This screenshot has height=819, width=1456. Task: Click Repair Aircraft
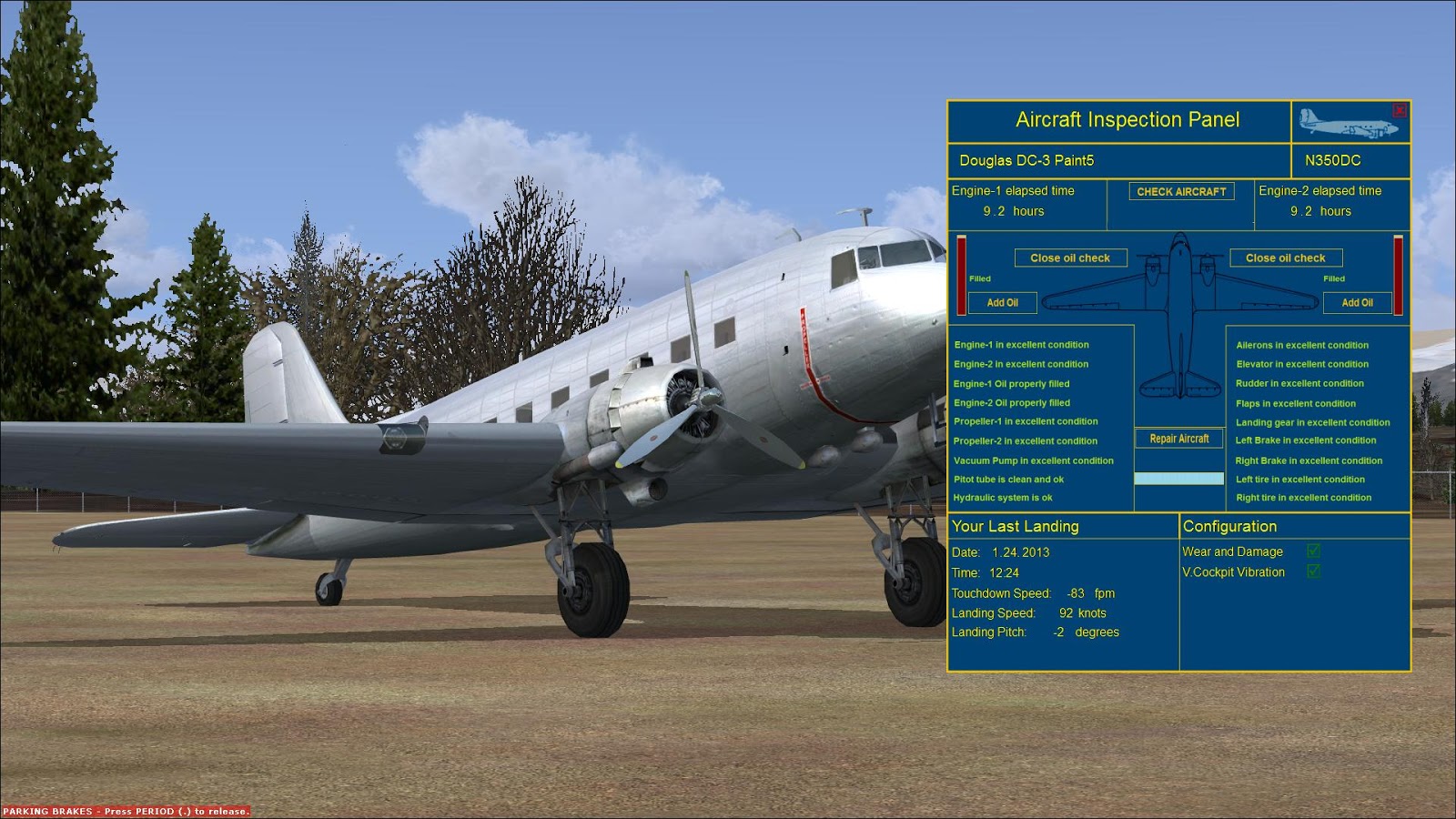point(1178,439)
